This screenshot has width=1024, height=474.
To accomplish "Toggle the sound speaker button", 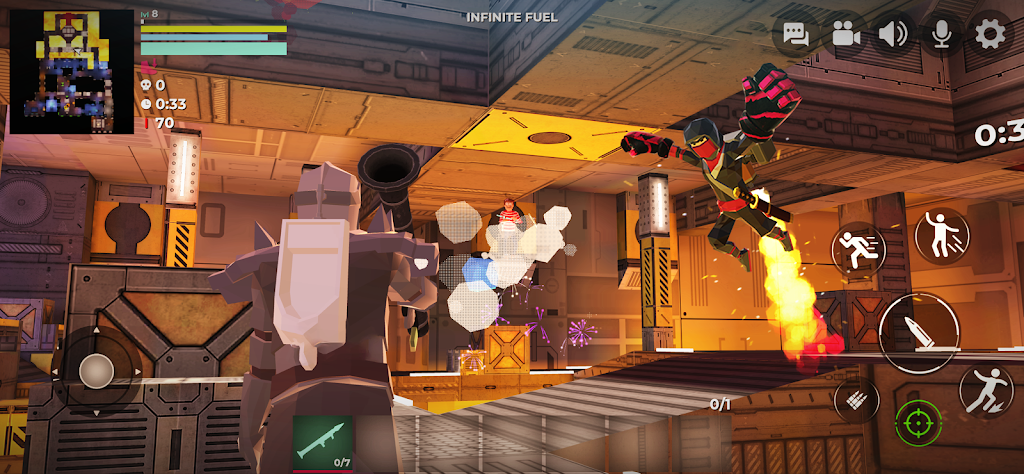I will (x=894, y=35).
